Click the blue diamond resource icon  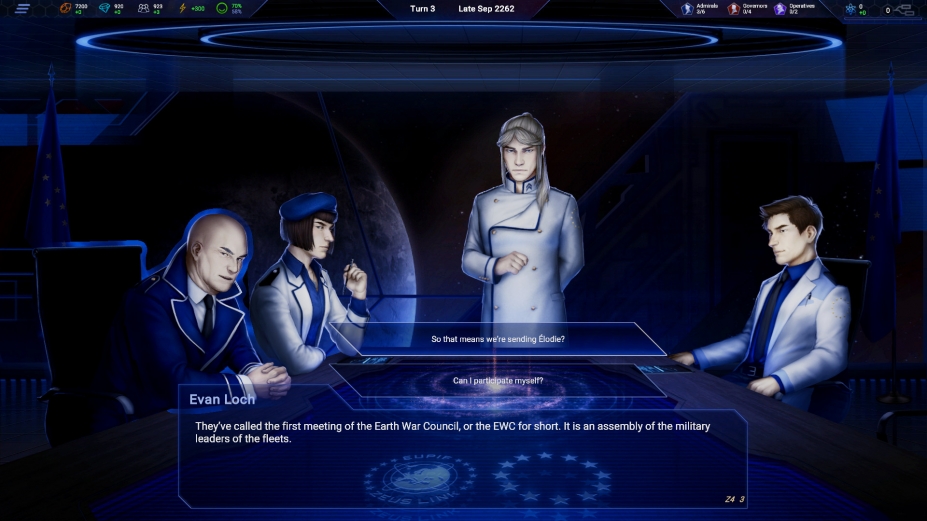pos(104,9)
